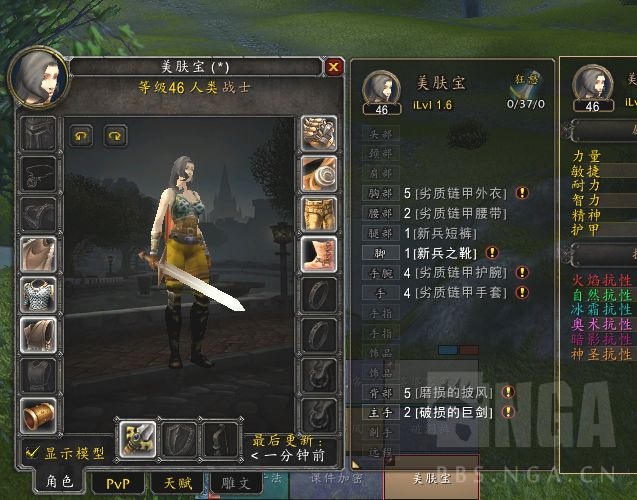Image resolution: width=637 pixels, height=500 pixels.
Task: Toggle the 显示模型 checkbox
Action: tap(32, 452)
